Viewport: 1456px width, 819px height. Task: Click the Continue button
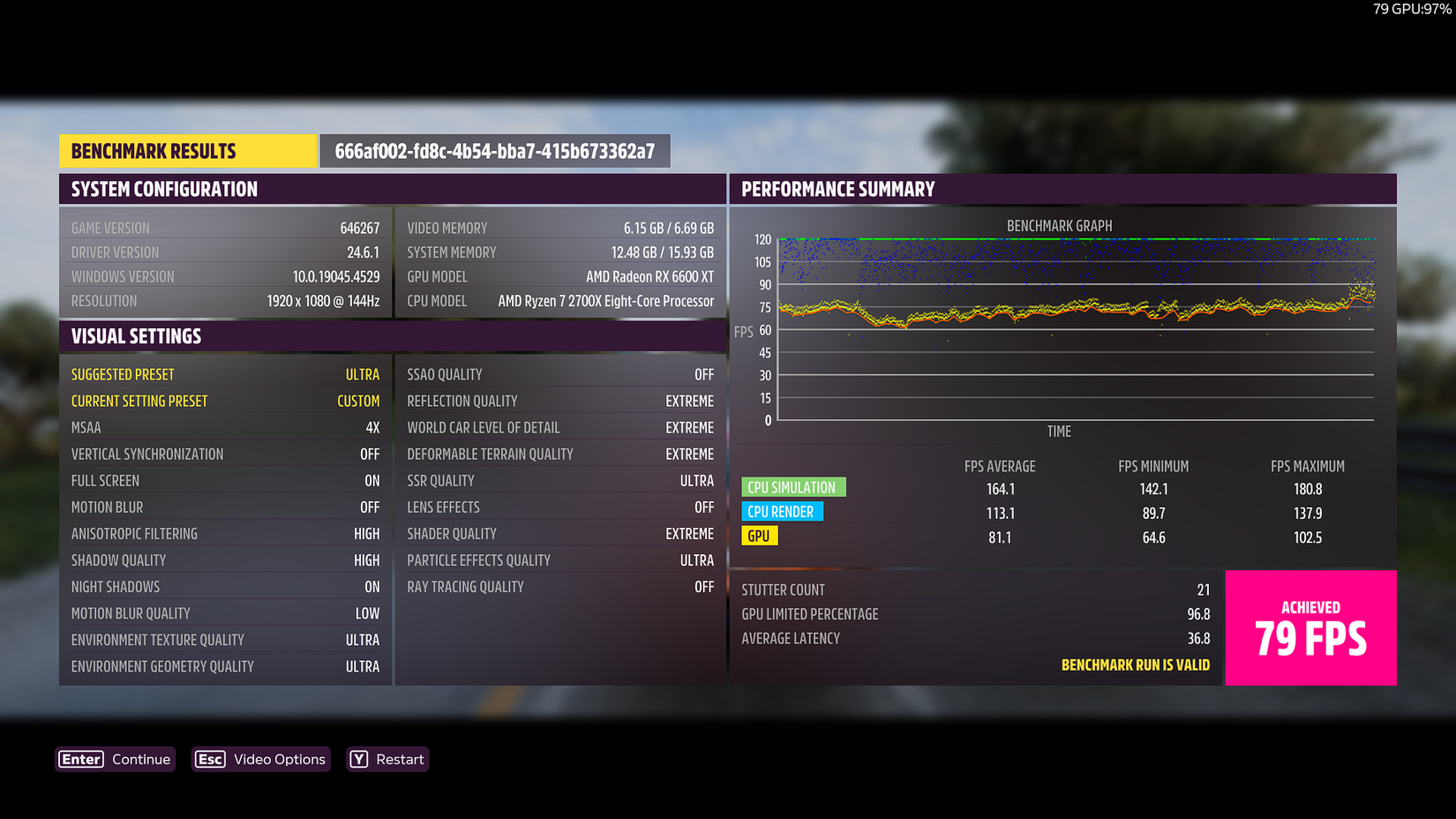pyautogui.click(x=140, y=759)
